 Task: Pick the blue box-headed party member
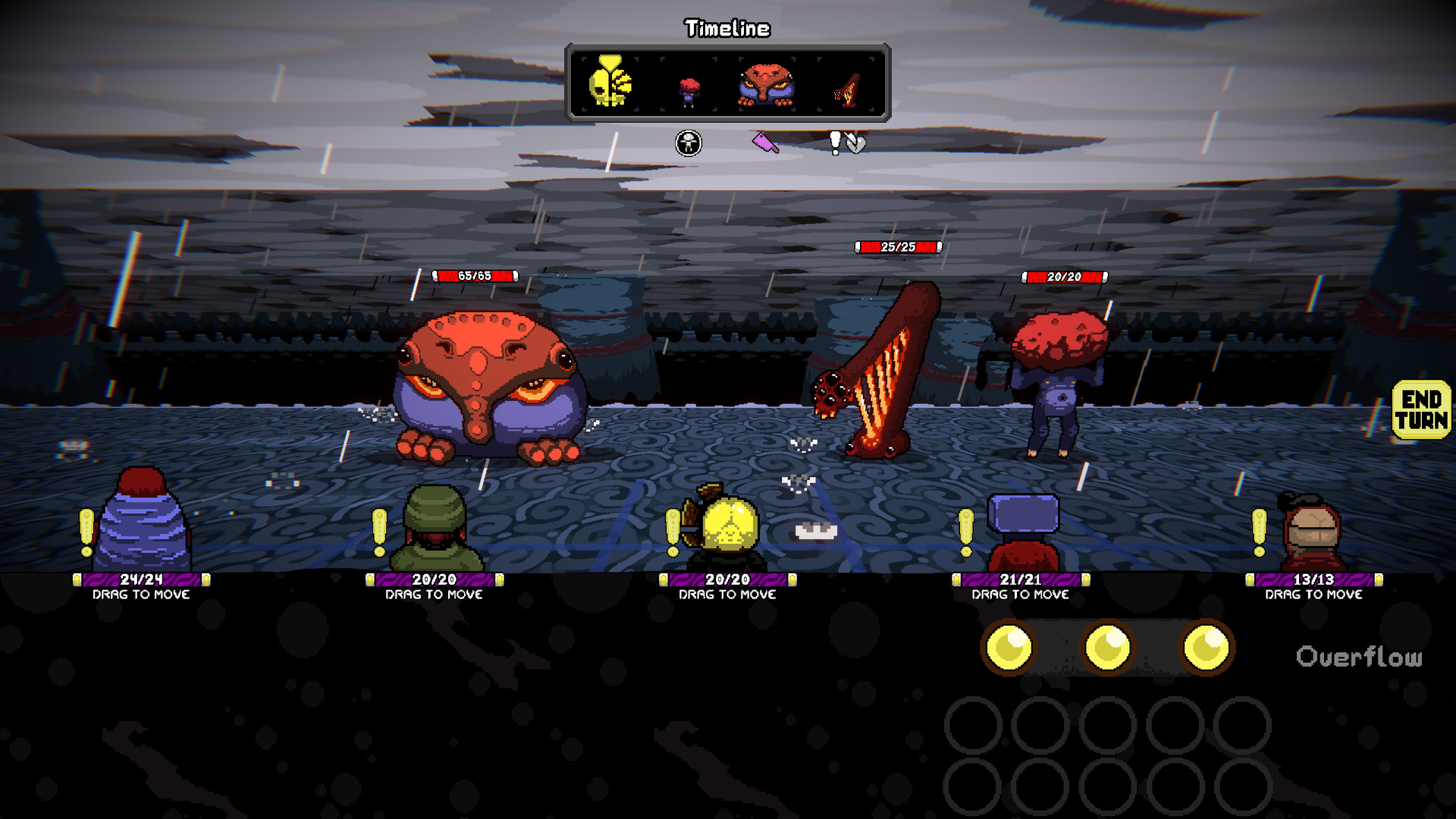tap(1021, 531)
